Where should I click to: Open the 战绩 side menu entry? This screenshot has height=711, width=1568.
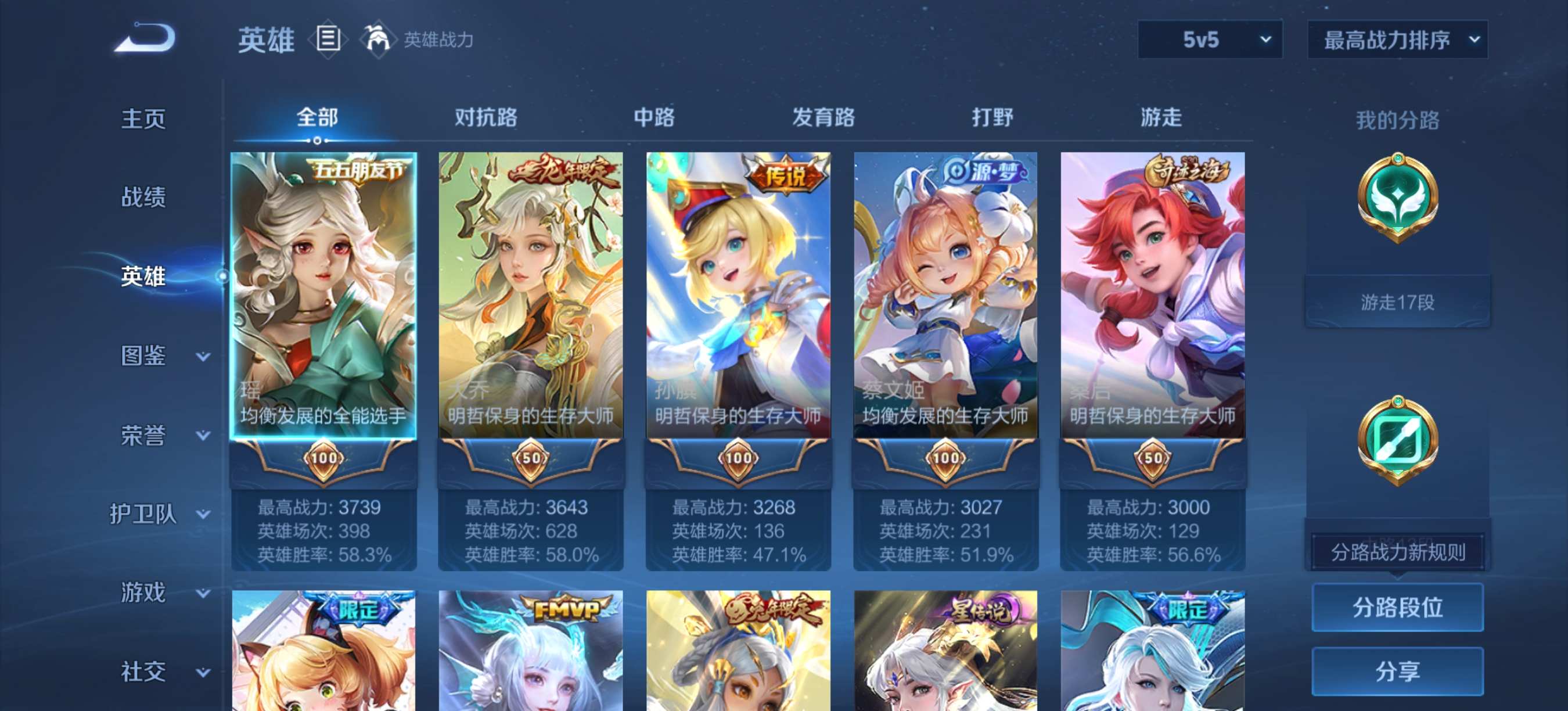(x=143, y=196)
